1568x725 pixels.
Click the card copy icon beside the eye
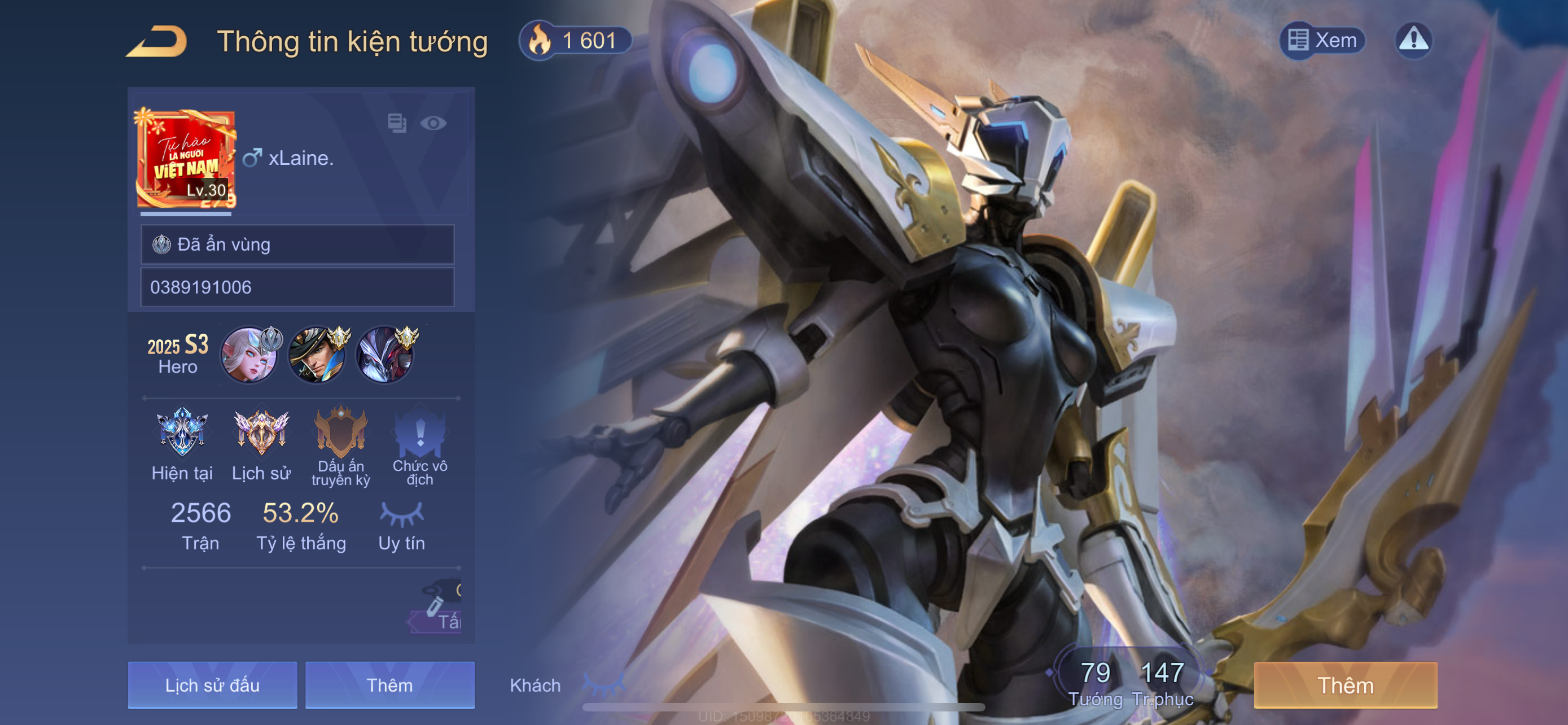tap(397, 123)
